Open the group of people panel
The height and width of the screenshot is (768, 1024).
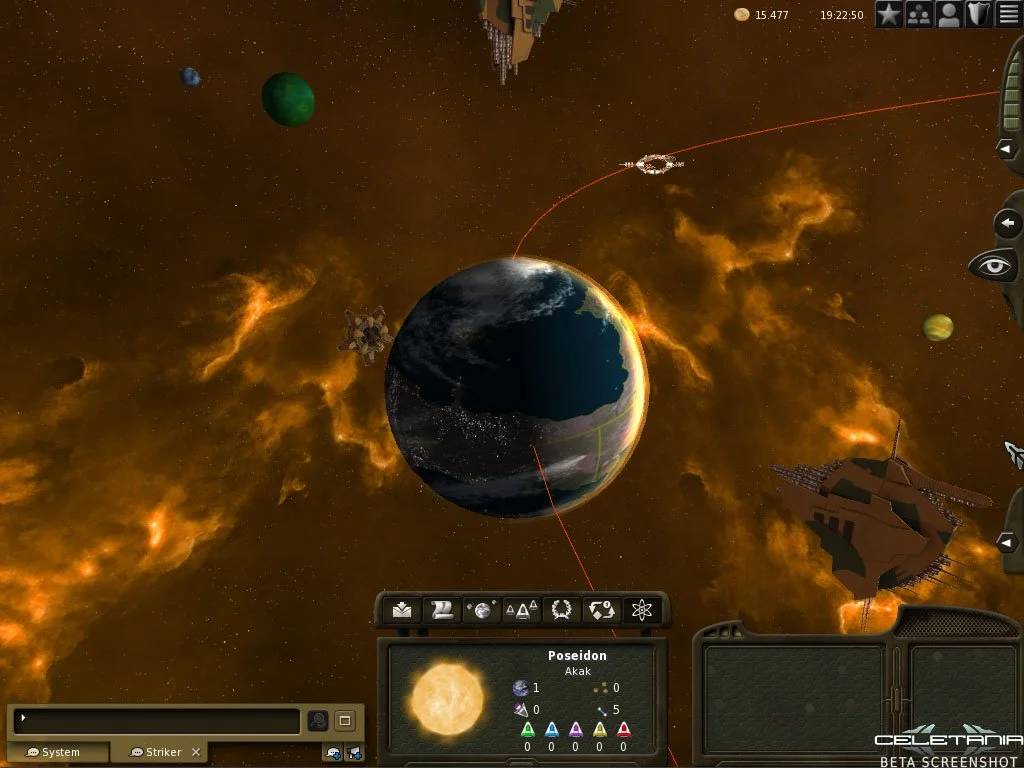[919, 14]
